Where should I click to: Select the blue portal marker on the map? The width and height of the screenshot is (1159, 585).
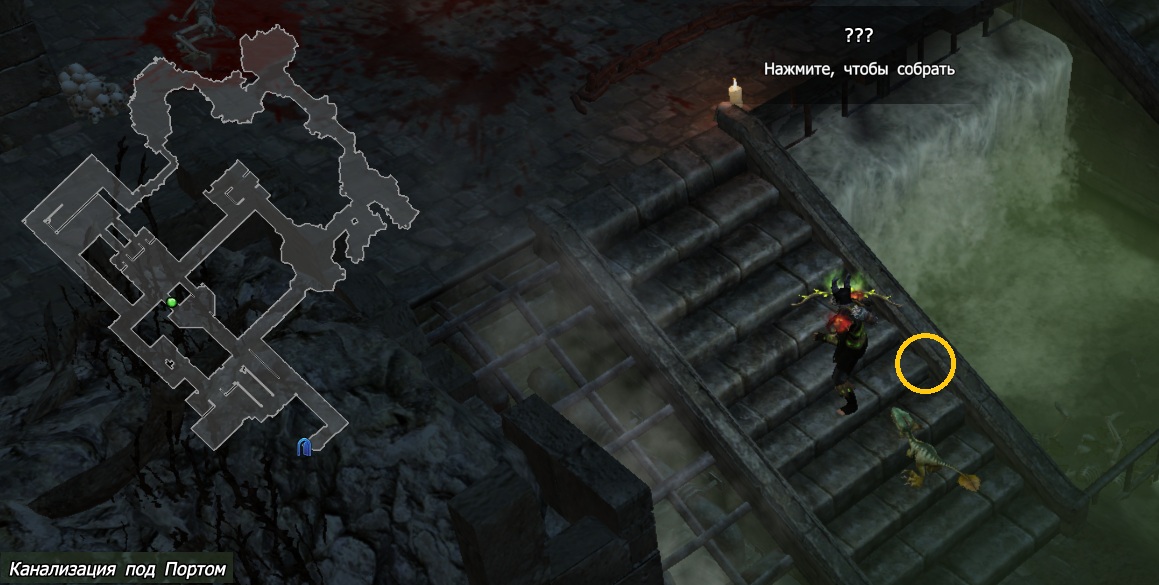pos(305,446)
